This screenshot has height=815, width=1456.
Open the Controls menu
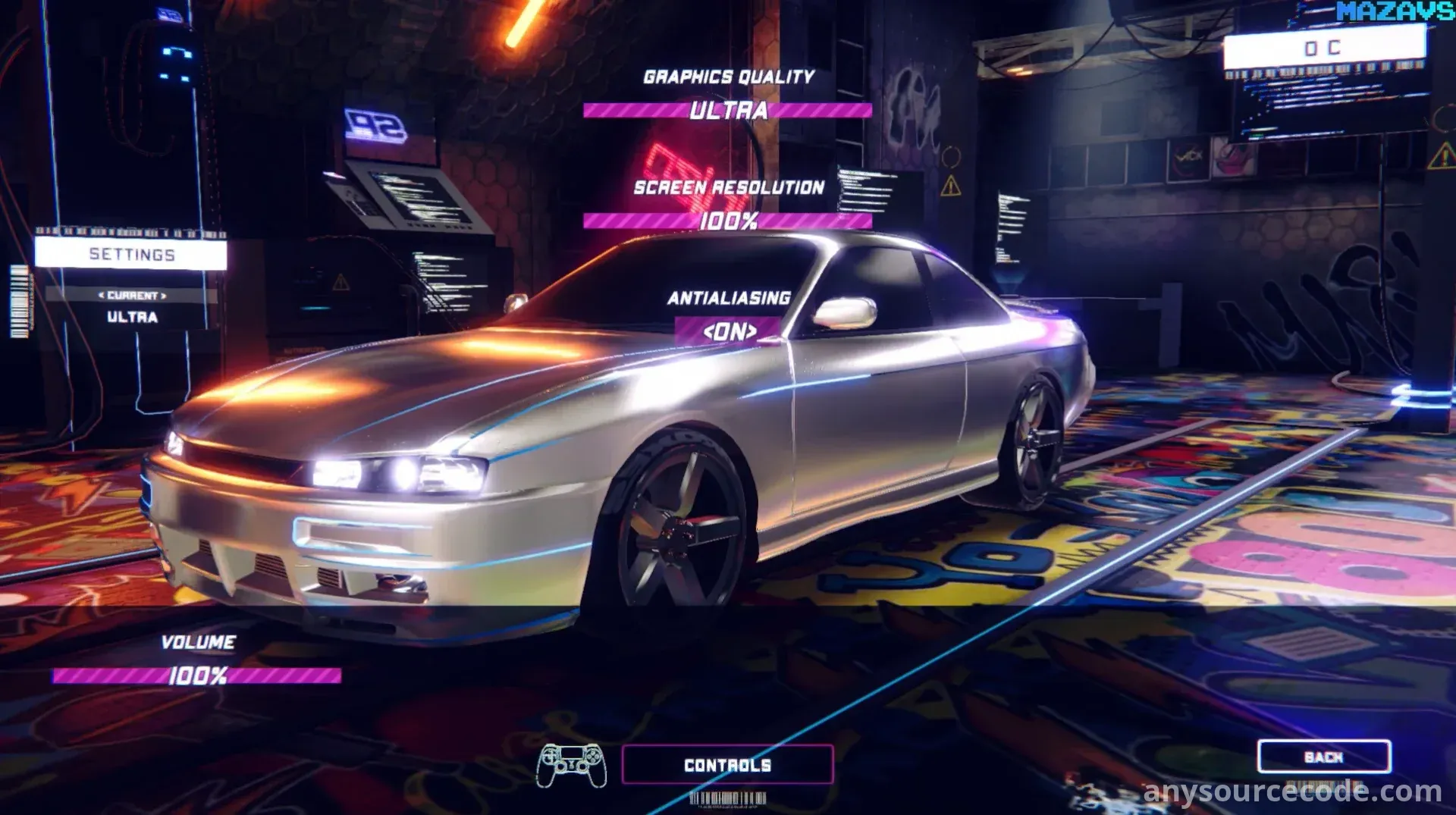(727, 765)
